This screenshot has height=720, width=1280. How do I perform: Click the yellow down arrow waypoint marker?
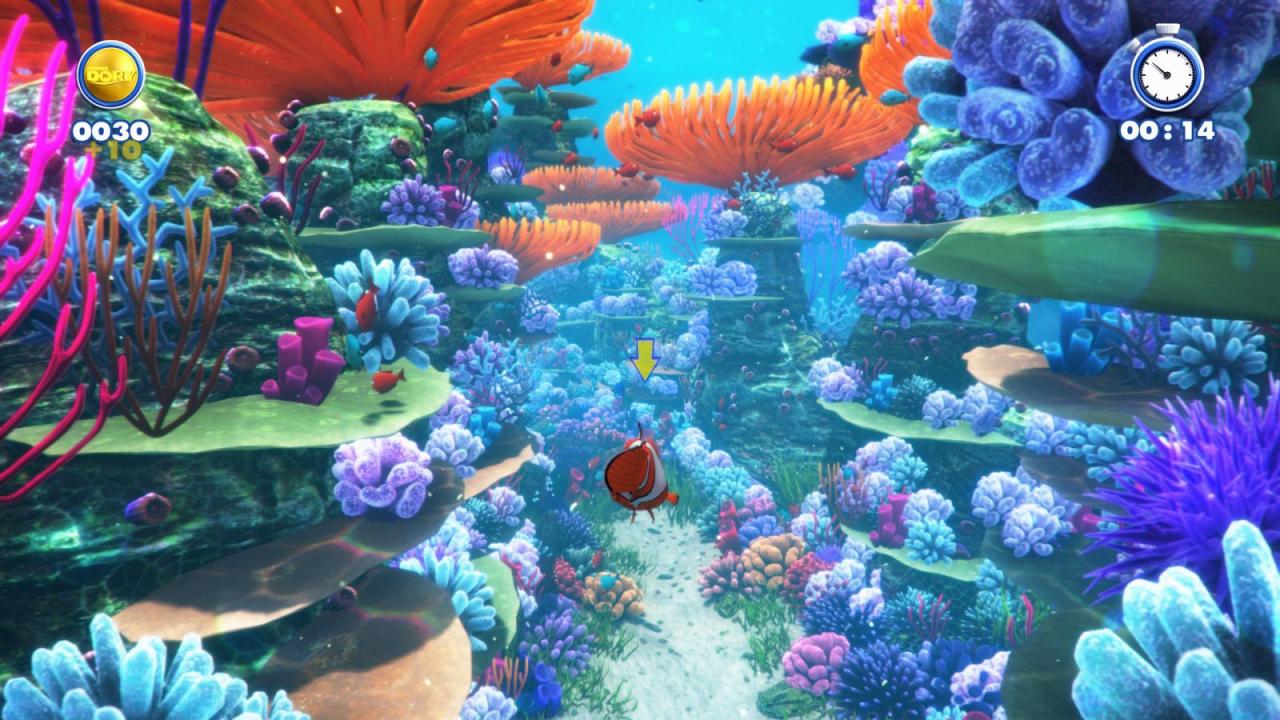click(645, 360)
